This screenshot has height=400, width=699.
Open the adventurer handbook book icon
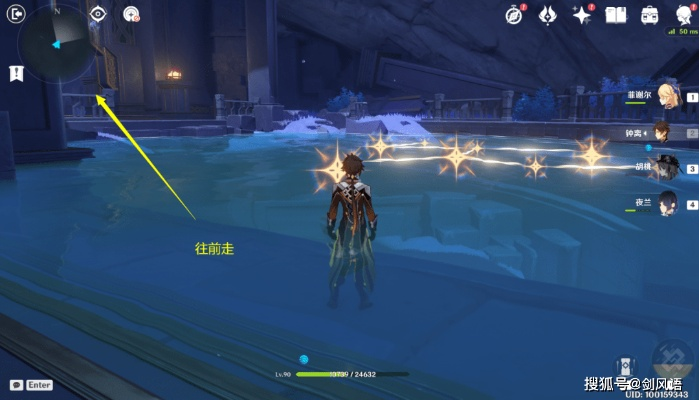click(x=616, y=15)
